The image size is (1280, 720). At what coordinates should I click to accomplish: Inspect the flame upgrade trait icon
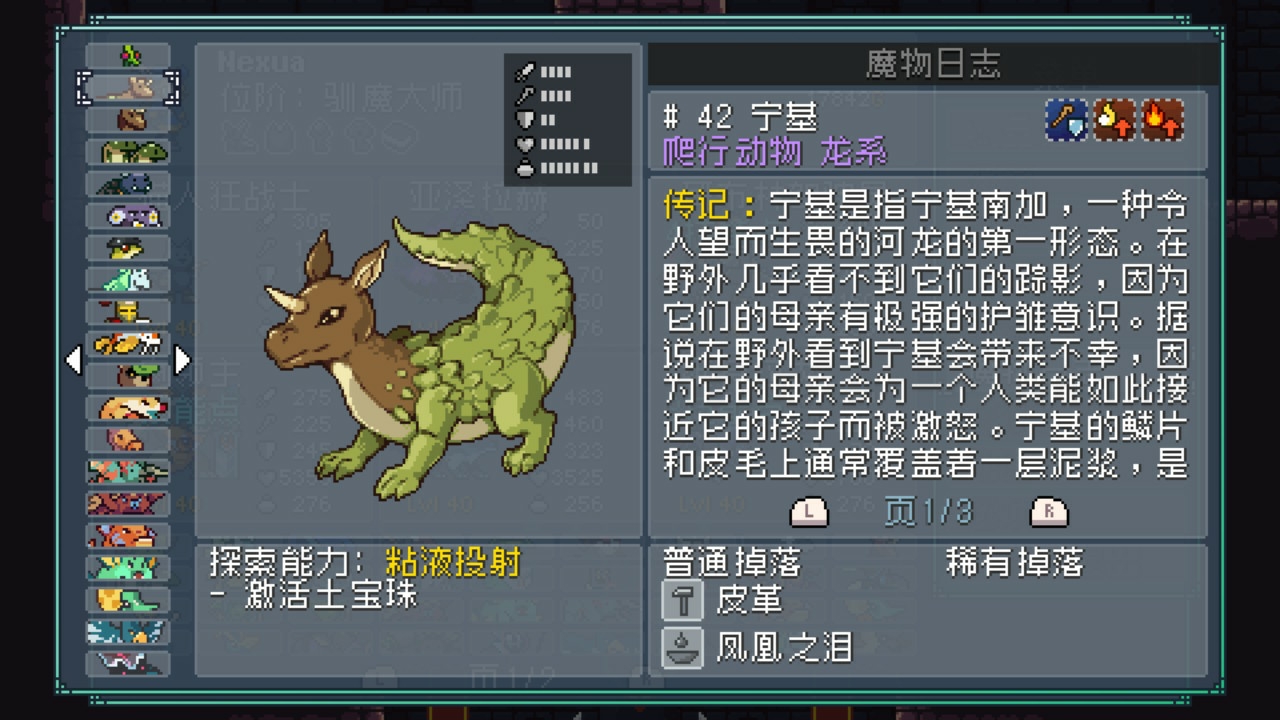1163,120
